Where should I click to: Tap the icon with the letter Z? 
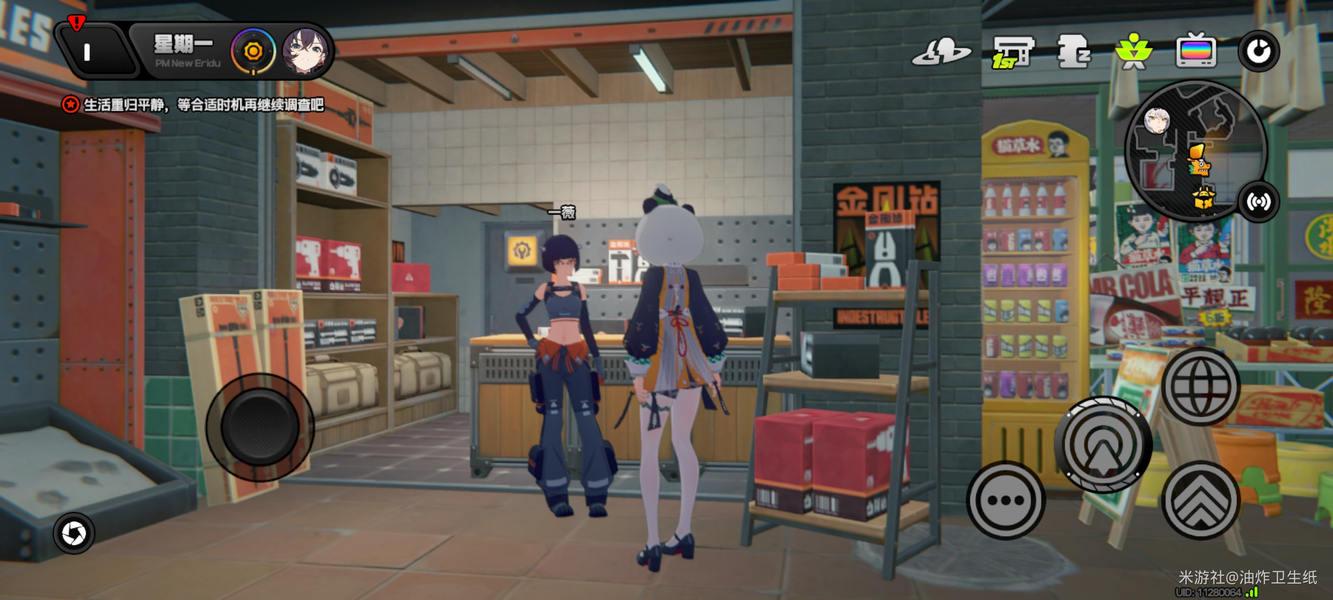[1073, 51]
